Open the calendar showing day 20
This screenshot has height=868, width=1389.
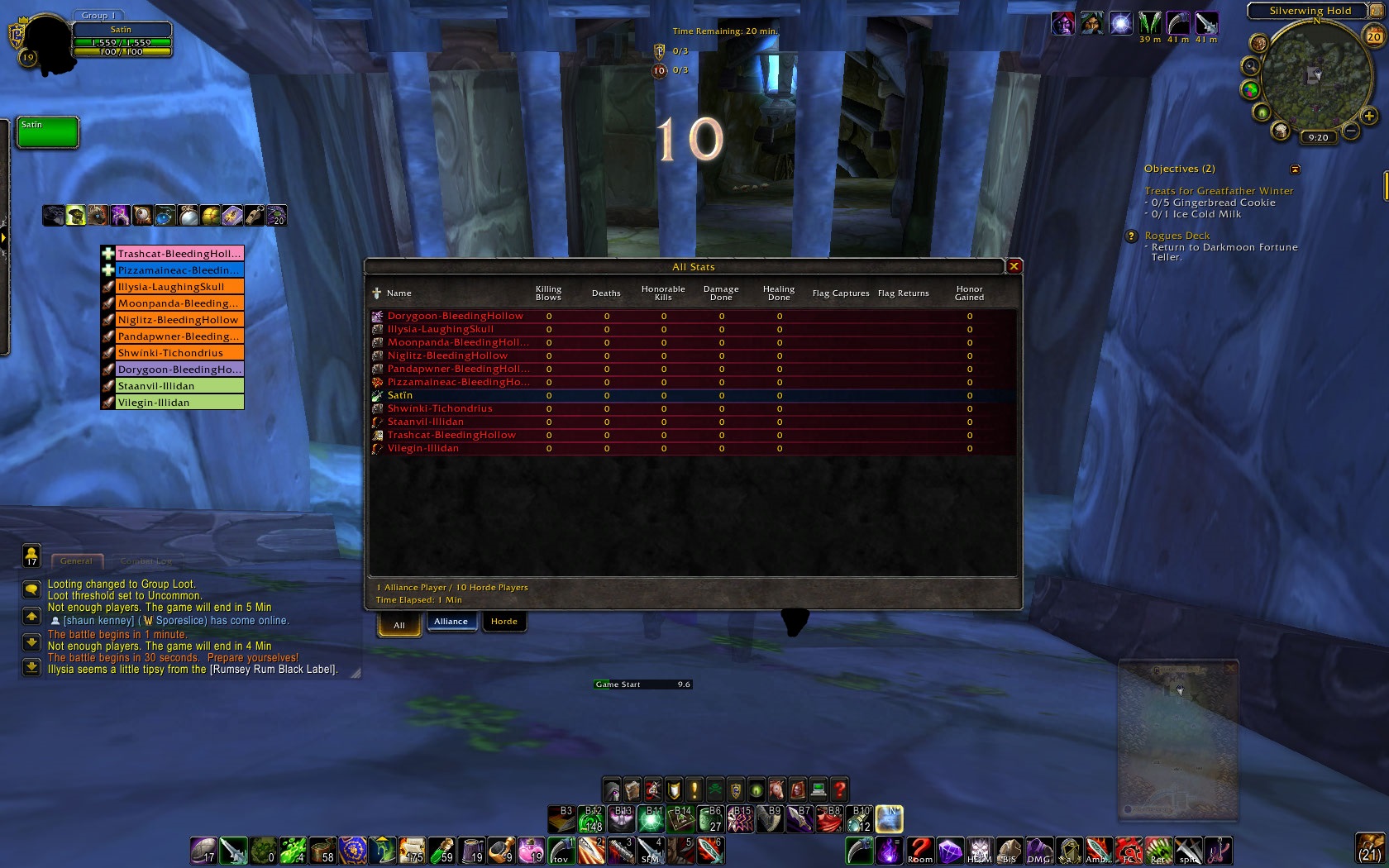(x=1373, y=36)
